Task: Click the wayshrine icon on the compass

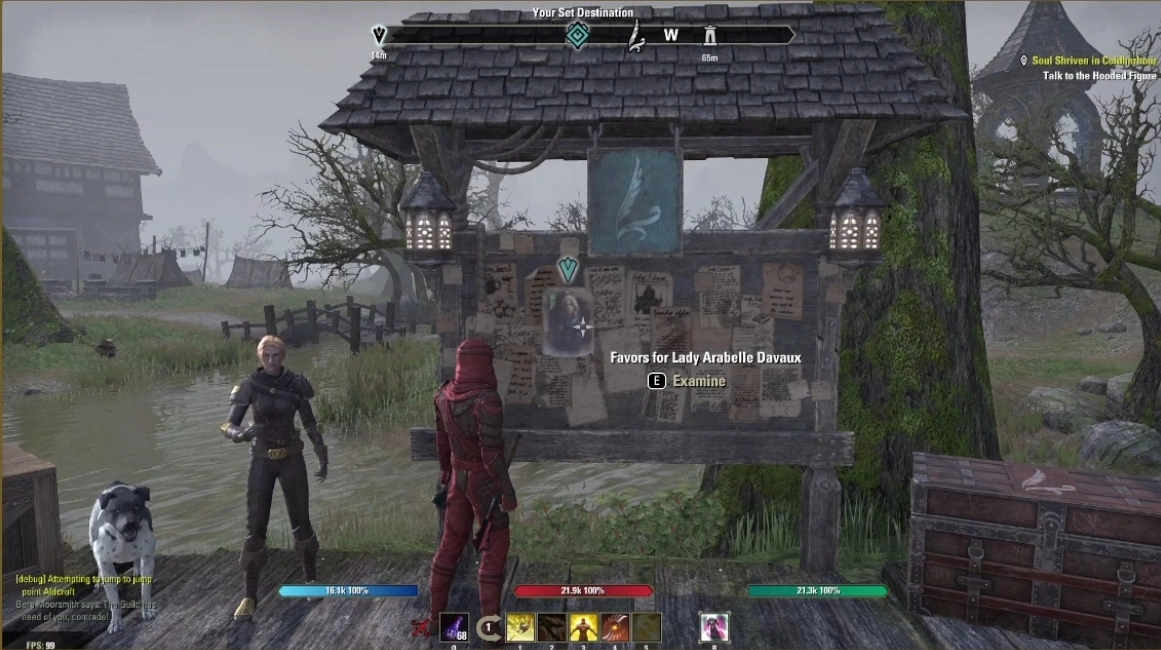Action: (710, 35)
